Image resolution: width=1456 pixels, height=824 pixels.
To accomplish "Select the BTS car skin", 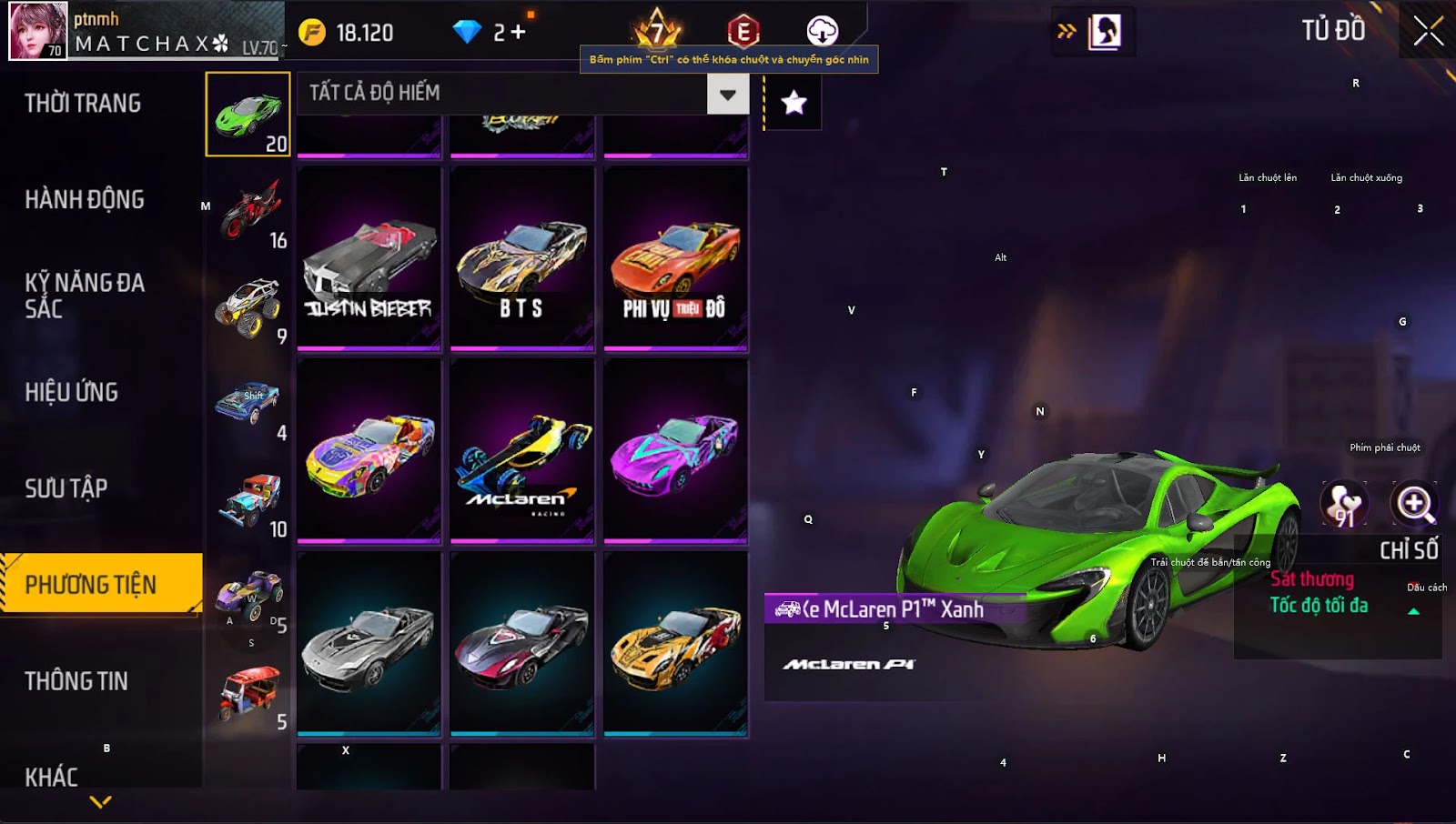I will (521, 258).
